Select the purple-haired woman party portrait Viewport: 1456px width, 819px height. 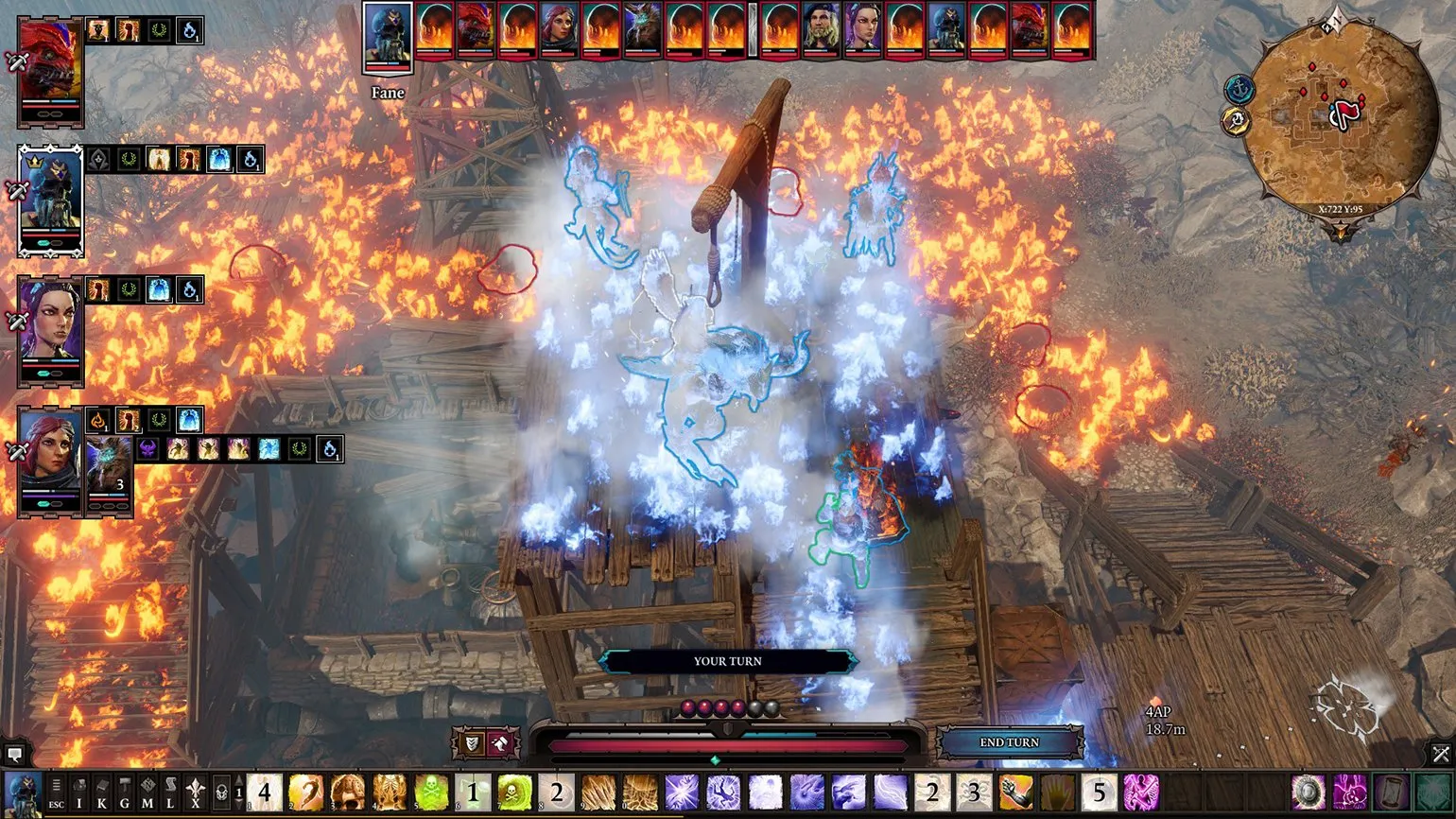[x=50, y=330]
